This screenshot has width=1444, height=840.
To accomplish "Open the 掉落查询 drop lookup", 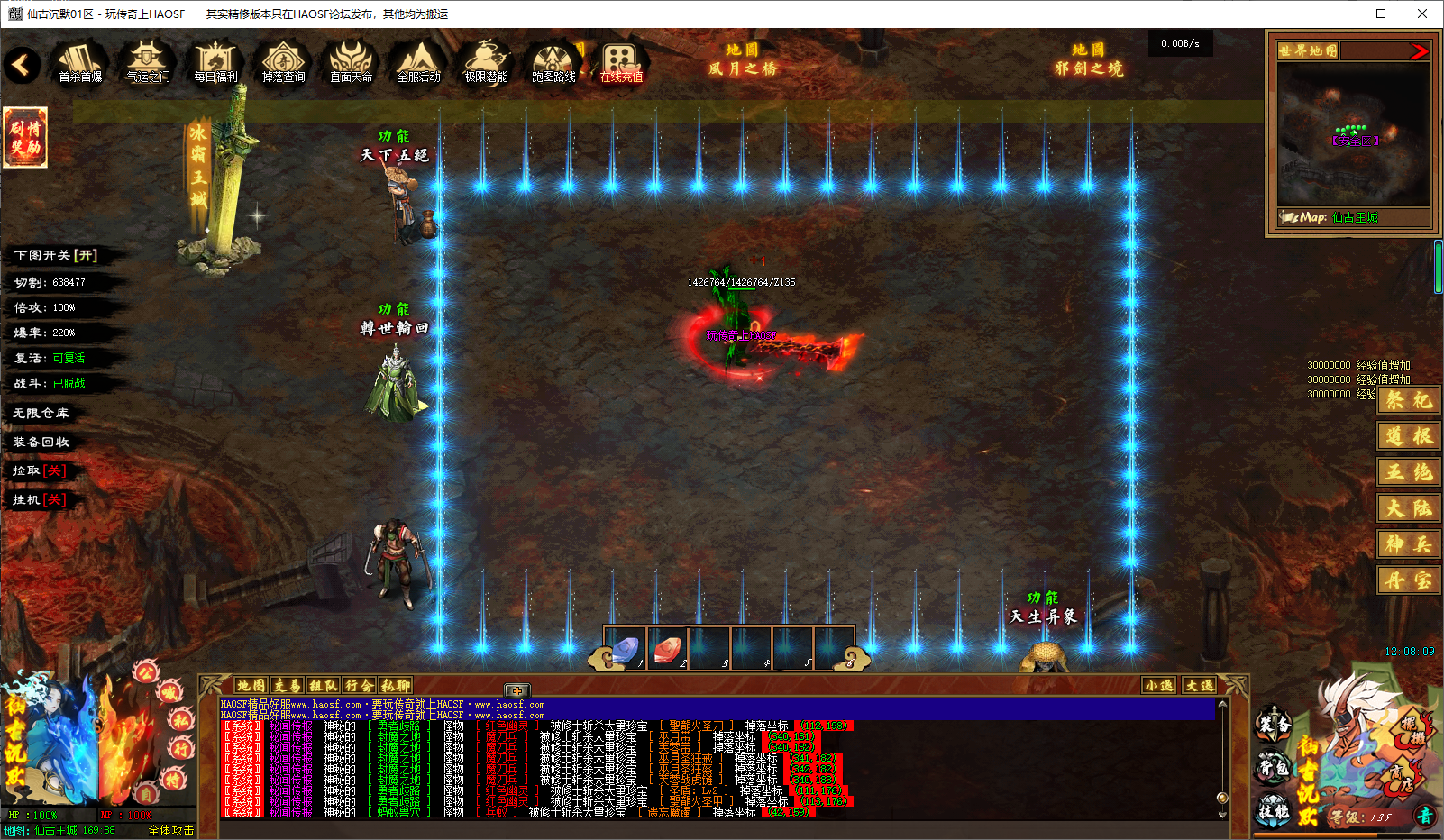I will [x=283, y=63].
